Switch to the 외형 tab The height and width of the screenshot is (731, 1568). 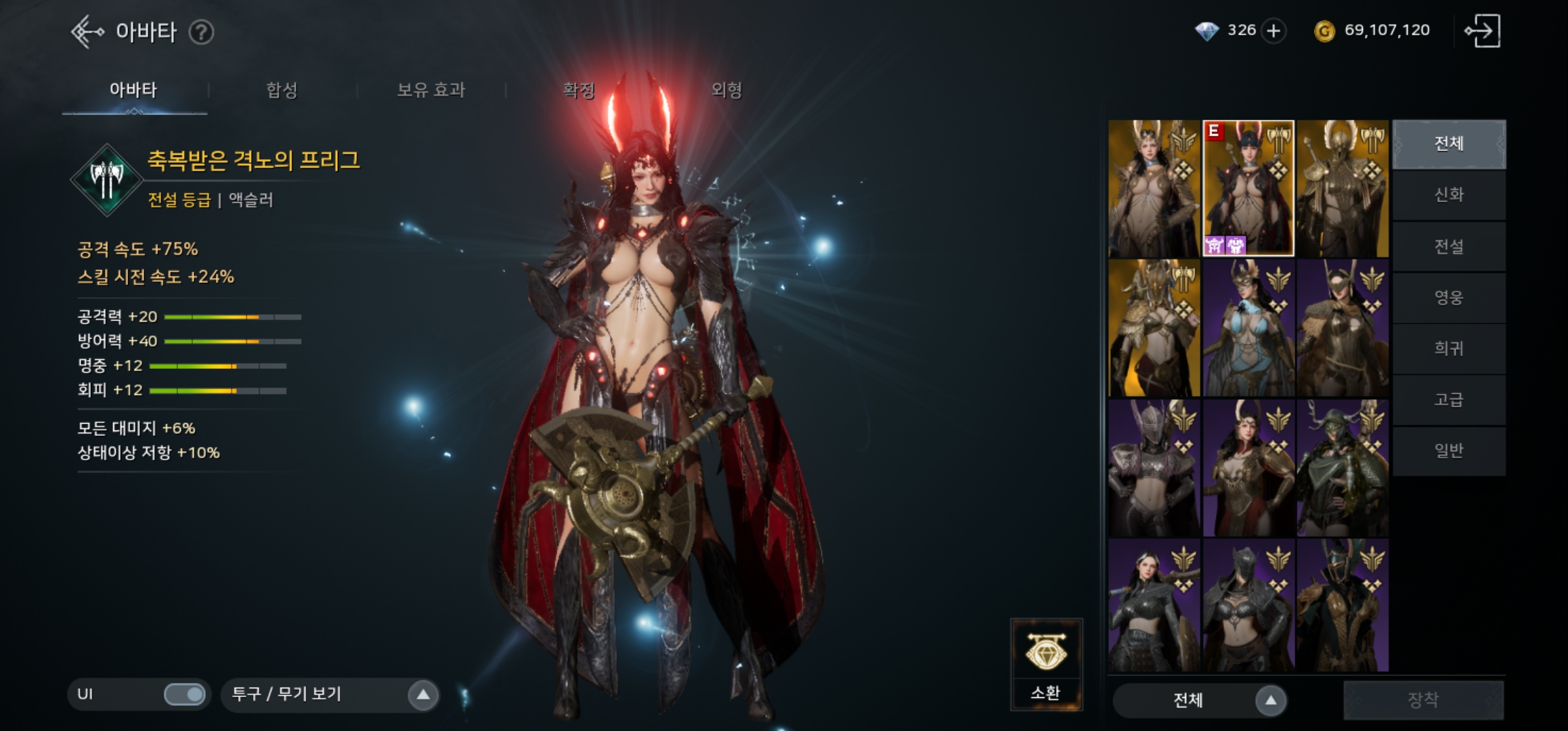coord(726,90)
